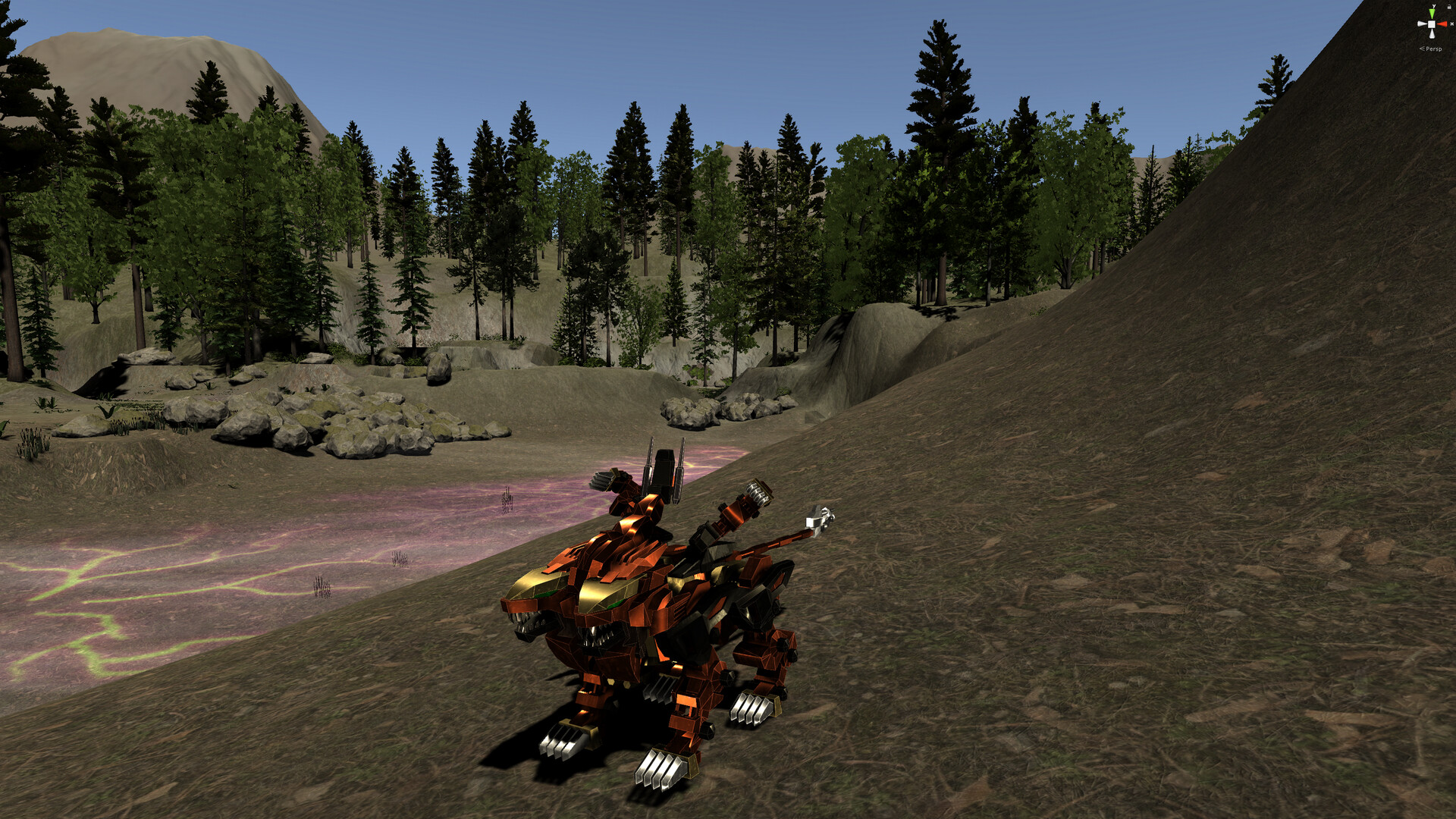Click the white left cone for negative X view
The image size is (1456, 819).
point(1421,24)
